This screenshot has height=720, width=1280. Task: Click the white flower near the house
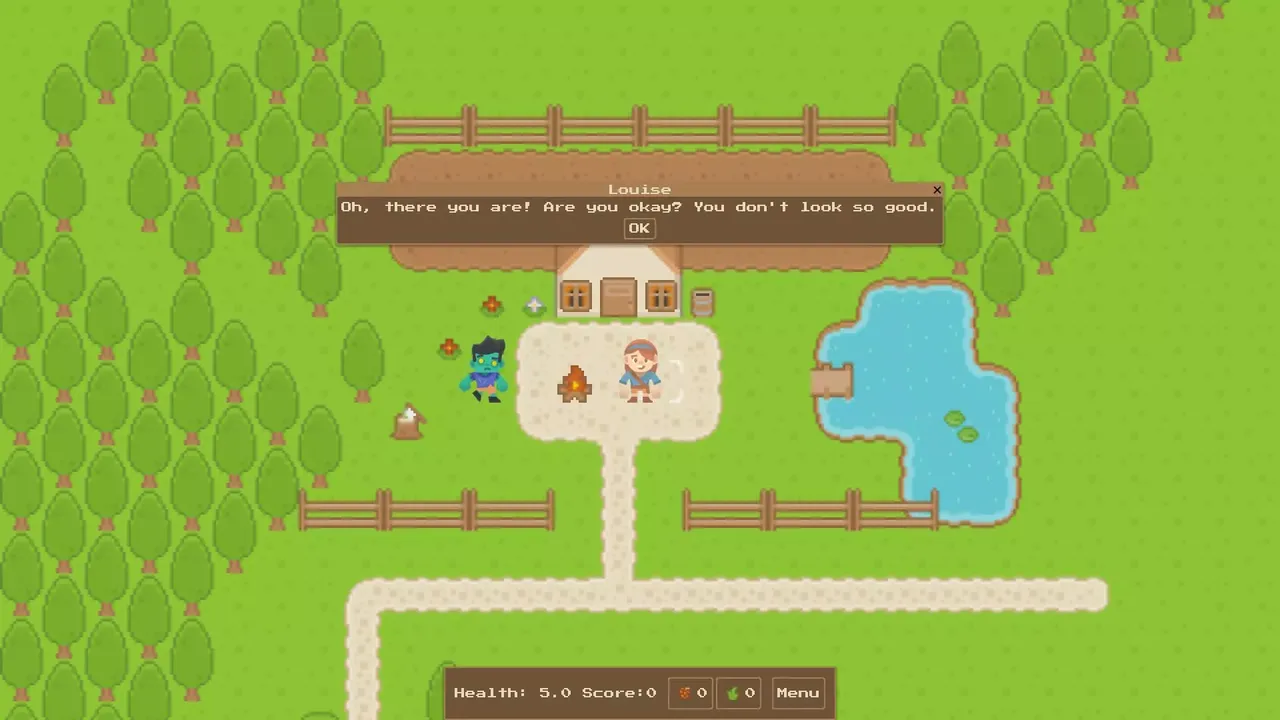coord(534,305)
